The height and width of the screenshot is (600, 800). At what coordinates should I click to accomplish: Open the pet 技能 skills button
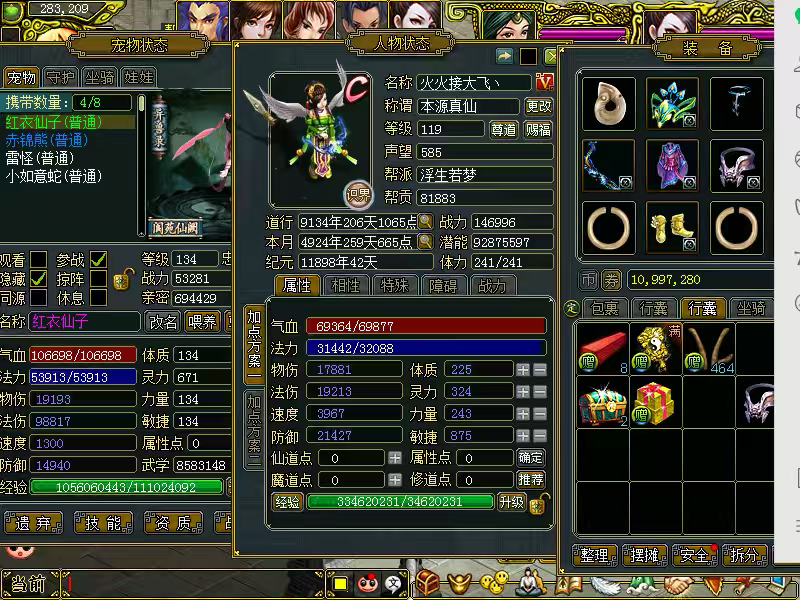click(x=104, y=522)
